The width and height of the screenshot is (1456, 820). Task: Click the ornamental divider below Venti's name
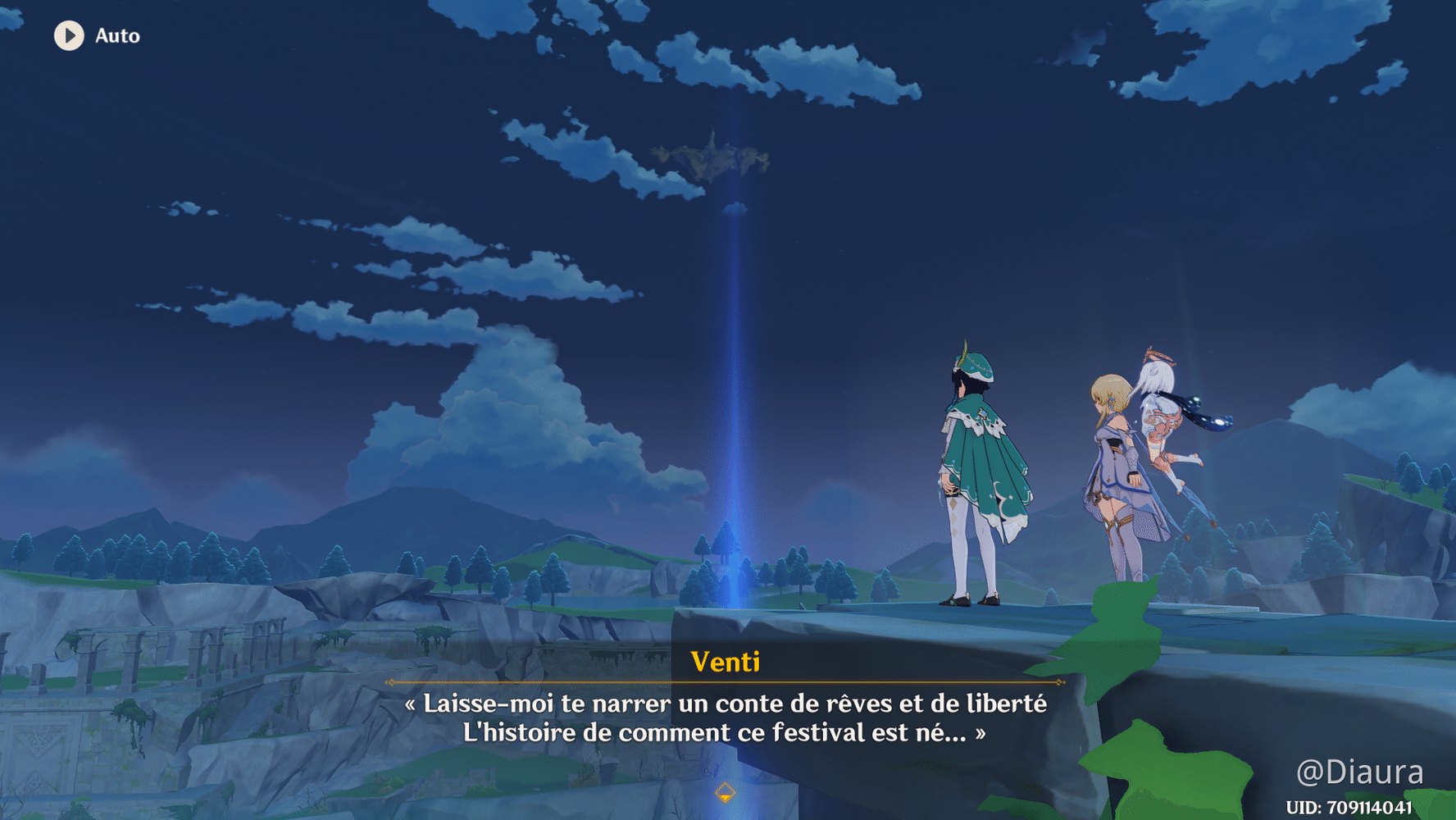(x=725, y=683)
